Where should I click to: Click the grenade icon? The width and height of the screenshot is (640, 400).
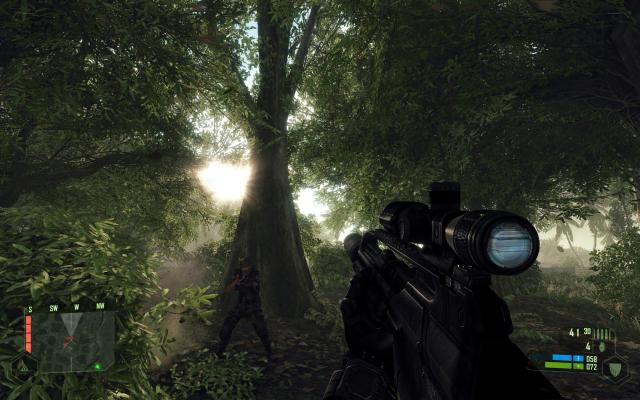[601, 346]
